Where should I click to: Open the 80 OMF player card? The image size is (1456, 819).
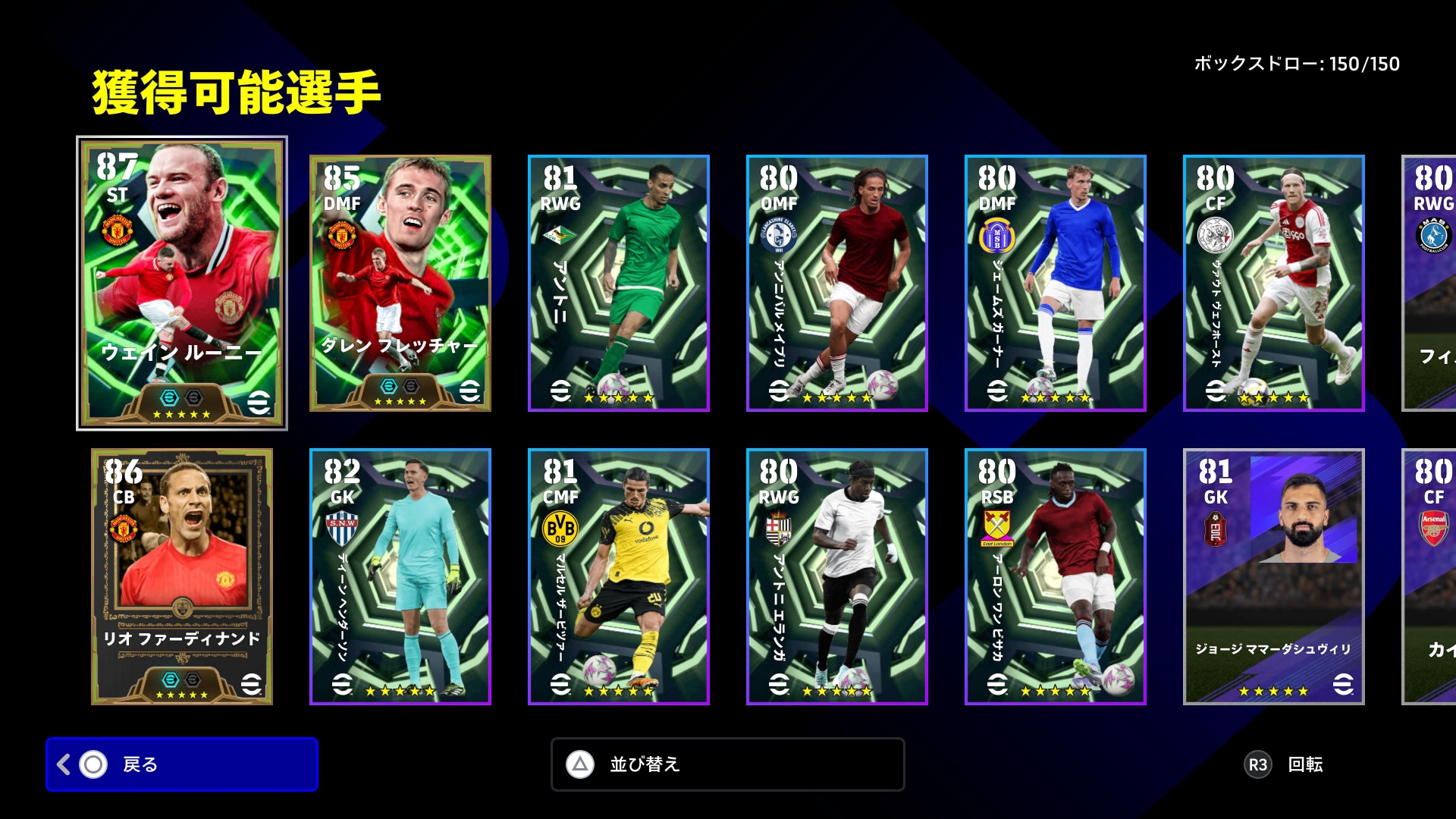837,283
